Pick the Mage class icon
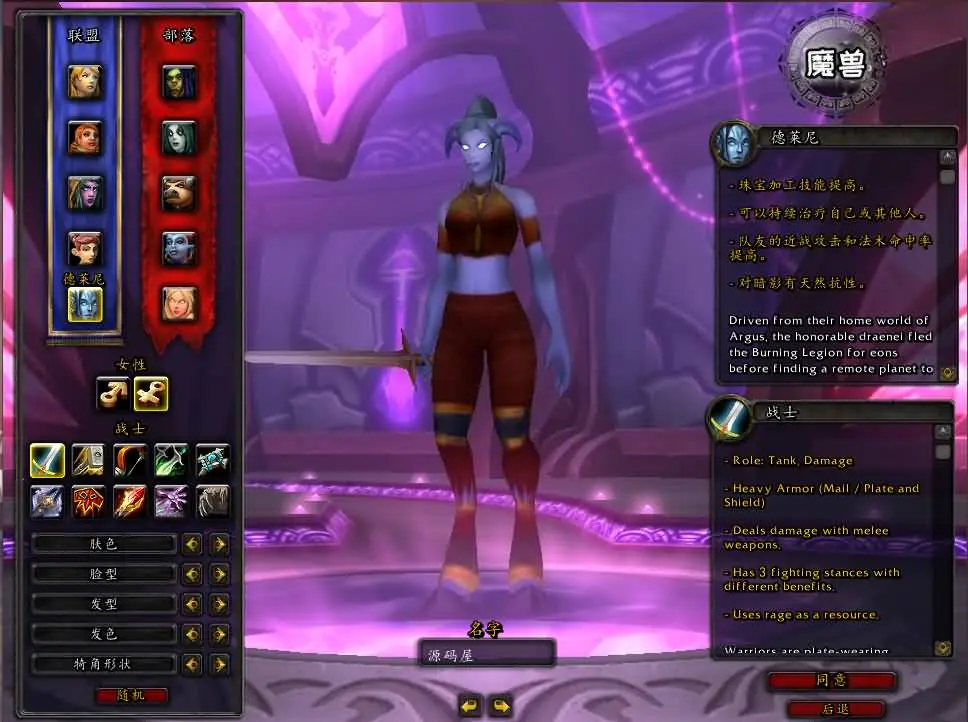The width and height of the screenshot is (968, 722). (130, 500)
